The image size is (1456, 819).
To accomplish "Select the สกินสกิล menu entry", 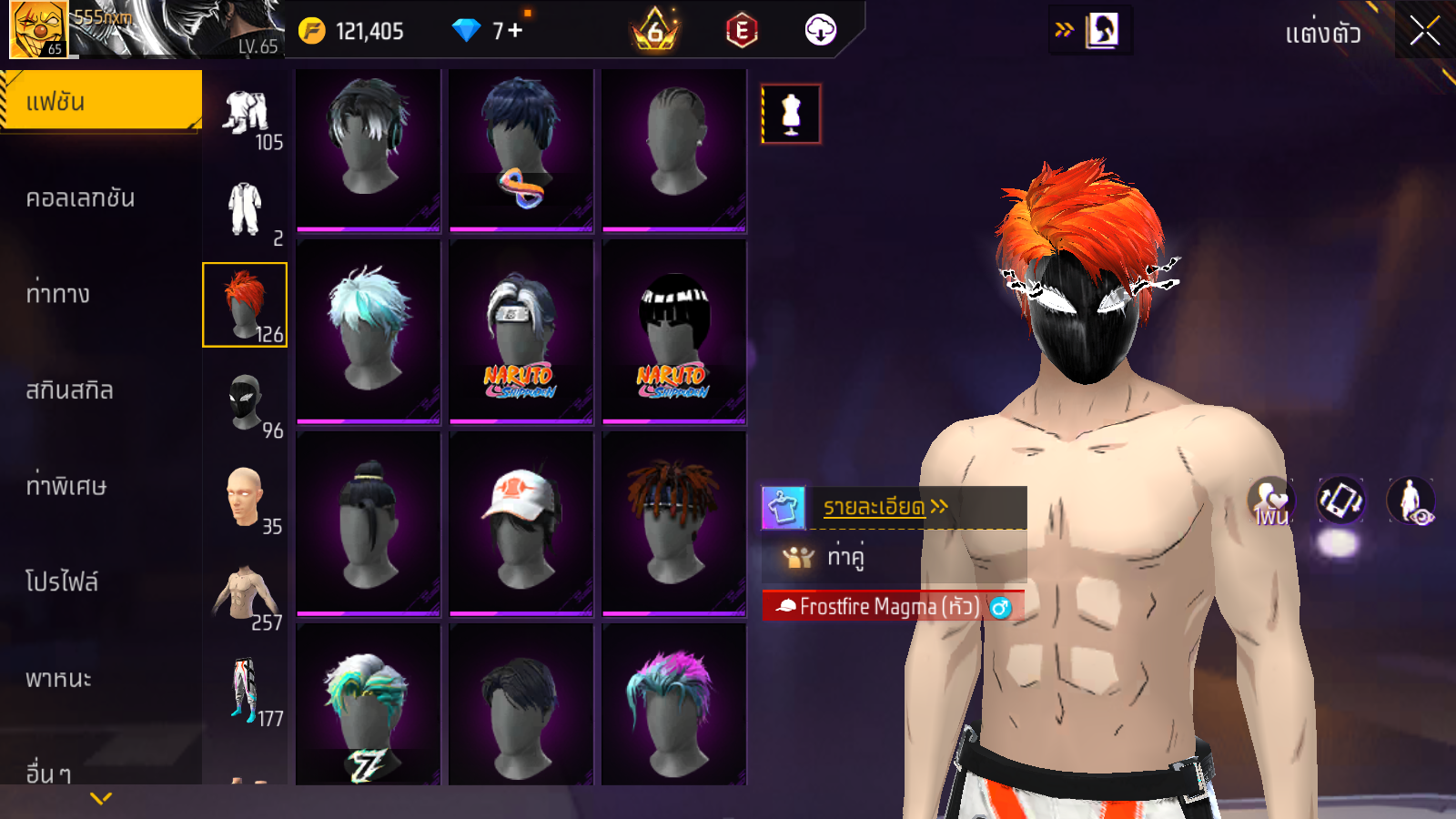I will click(69, 390).
